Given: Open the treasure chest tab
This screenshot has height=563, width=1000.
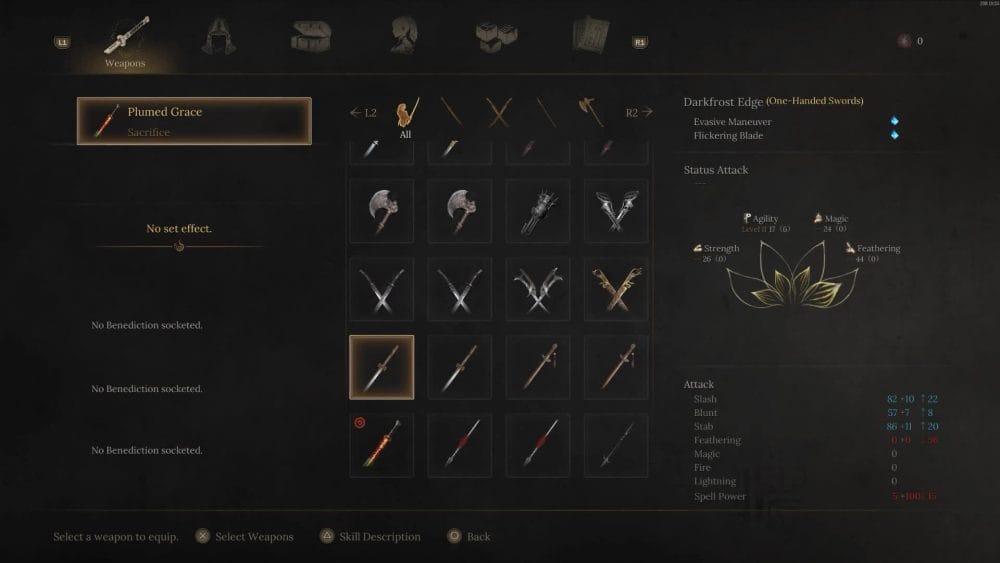Looking at the screenshot, I should 310,38.
